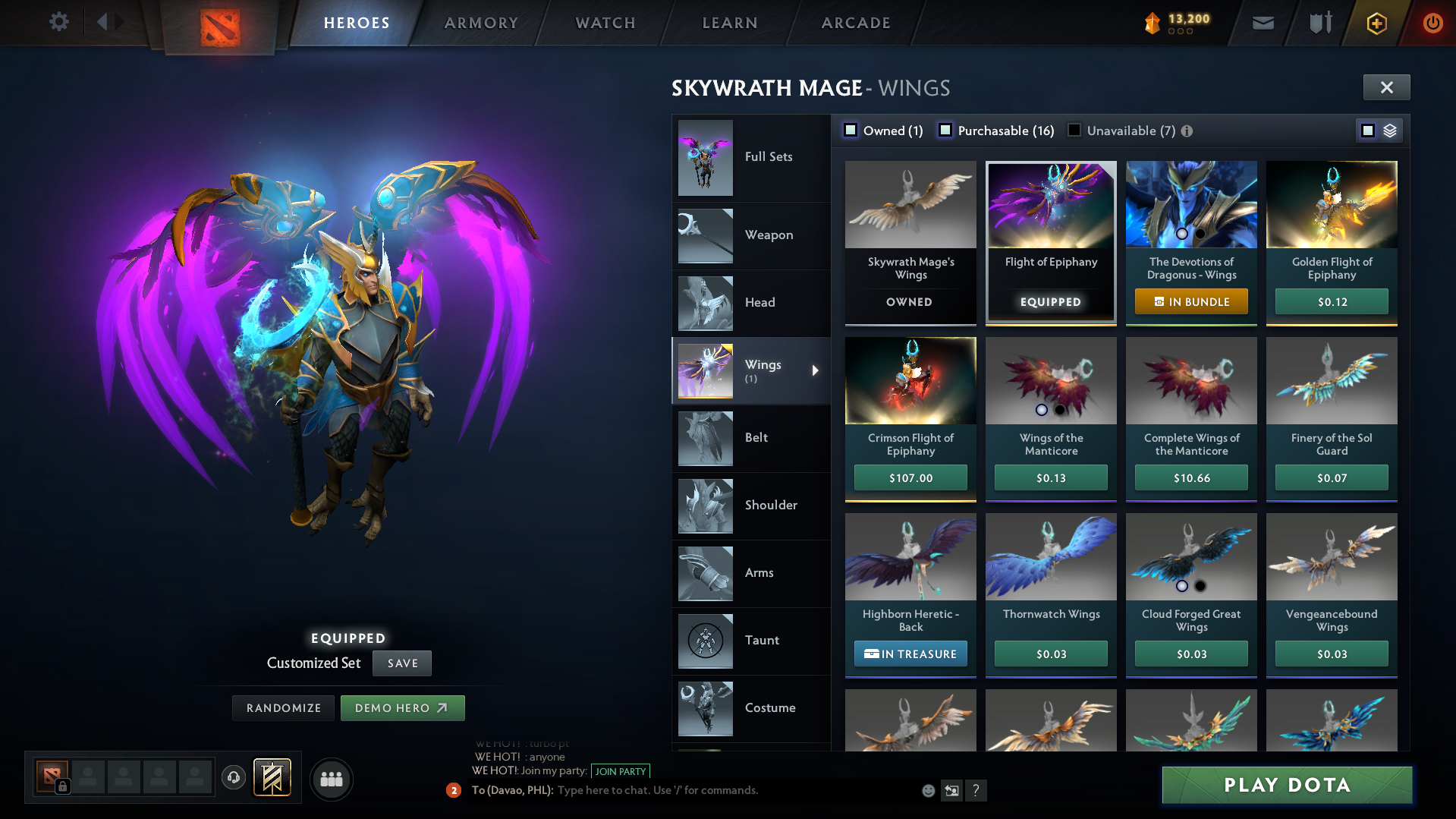Open voice chat headset icon
The image size is (1456, 819).
pyautogui.click(x=233, y=778)
